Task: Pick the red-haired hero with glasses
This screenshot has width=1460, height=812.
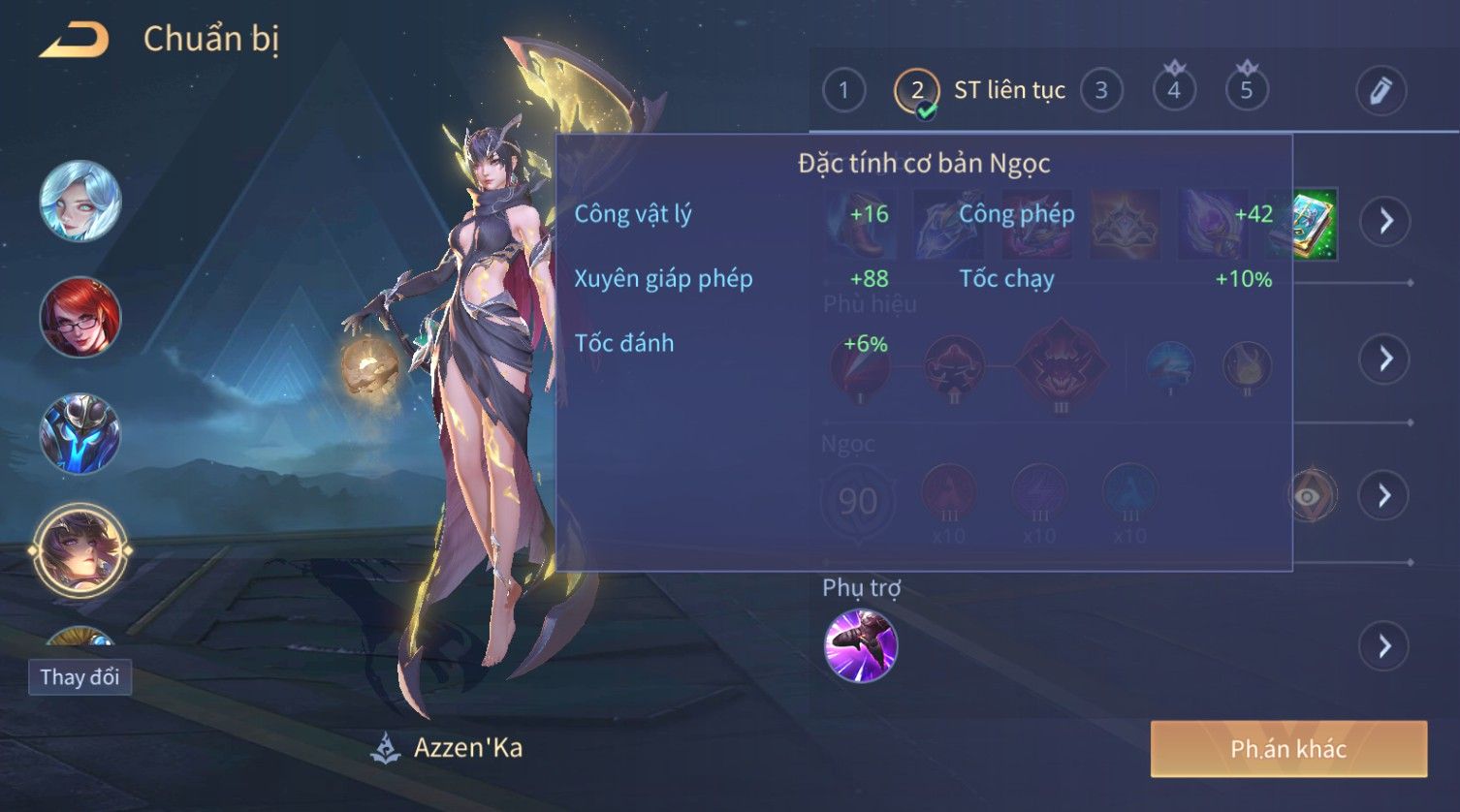Action: (x=80, y=317)
